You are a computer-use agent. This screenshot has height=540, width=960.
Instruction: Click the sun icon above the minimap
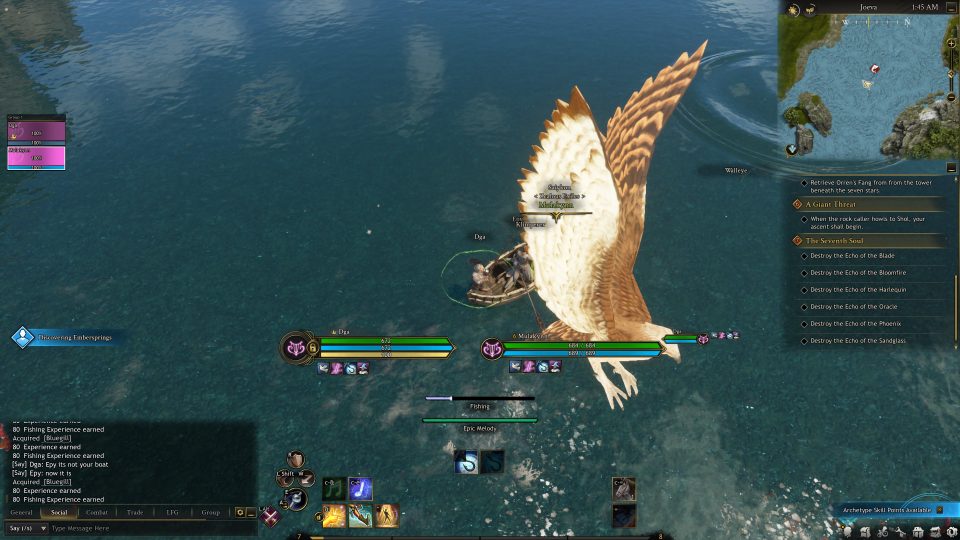(x=792, y=9)
